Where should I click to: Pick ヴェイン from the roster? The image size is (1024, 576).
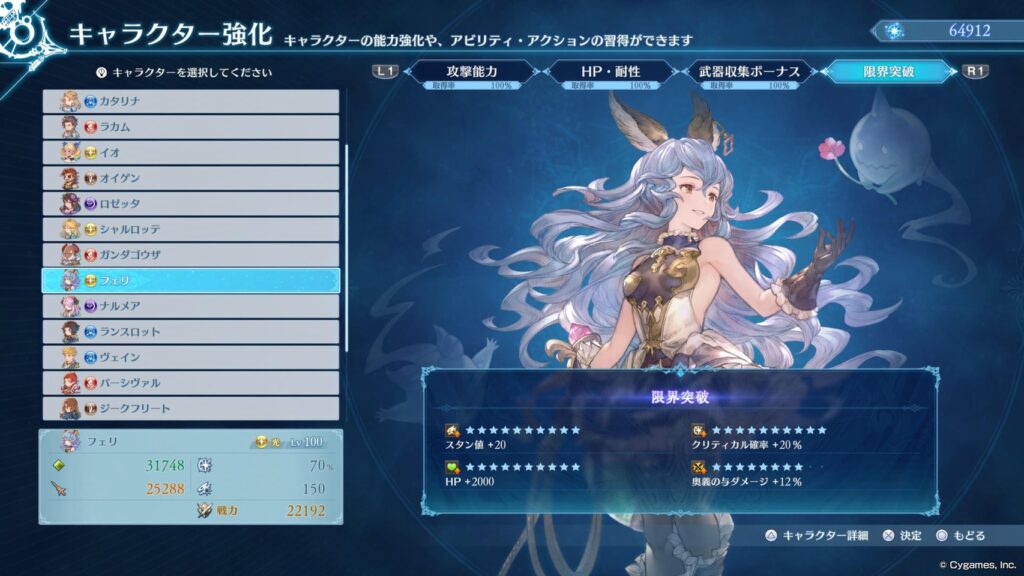click(190, 357)
